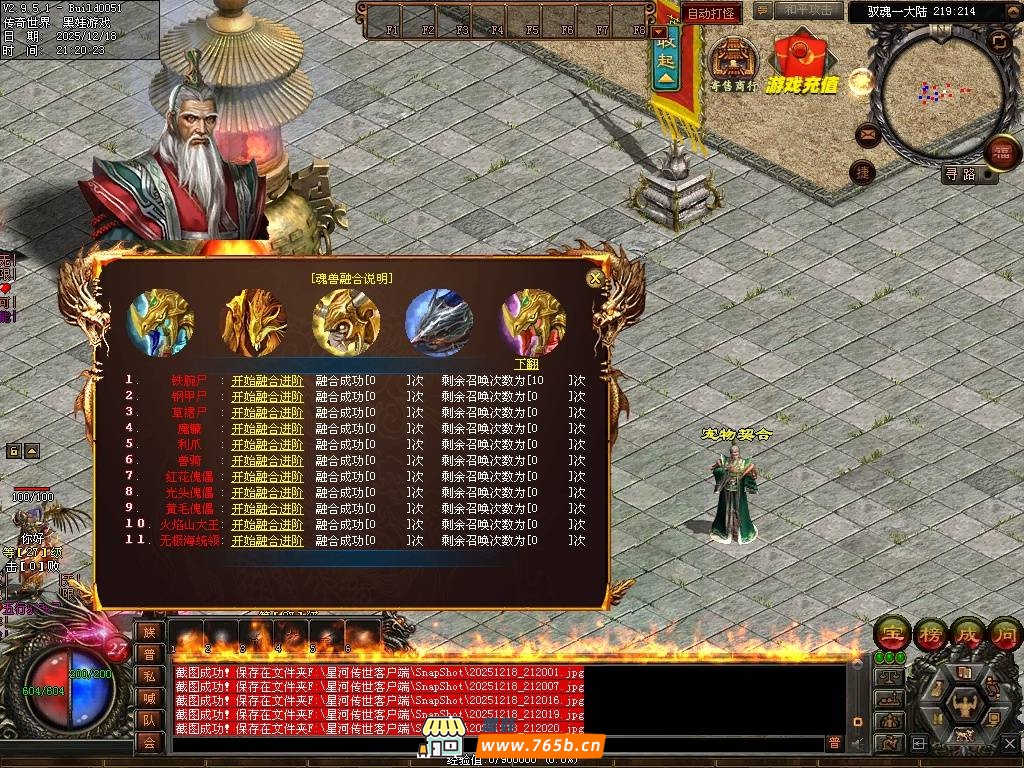The height and width of the screenshot is (768, 1024).
Task: Collapse the 收起 banner button
Action: point(667,52)
